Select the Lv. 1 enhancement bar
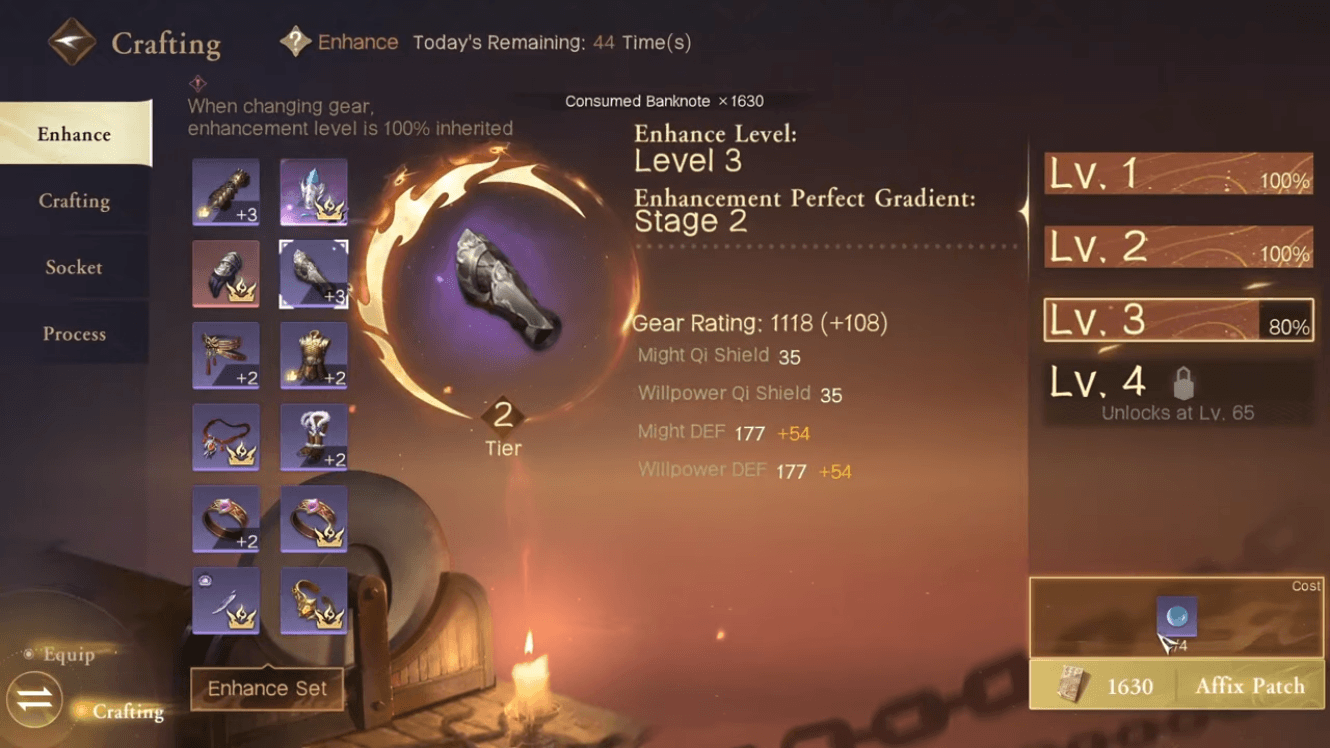The height and width of the screenshot is (748, 1330). tap(1178, 174)
